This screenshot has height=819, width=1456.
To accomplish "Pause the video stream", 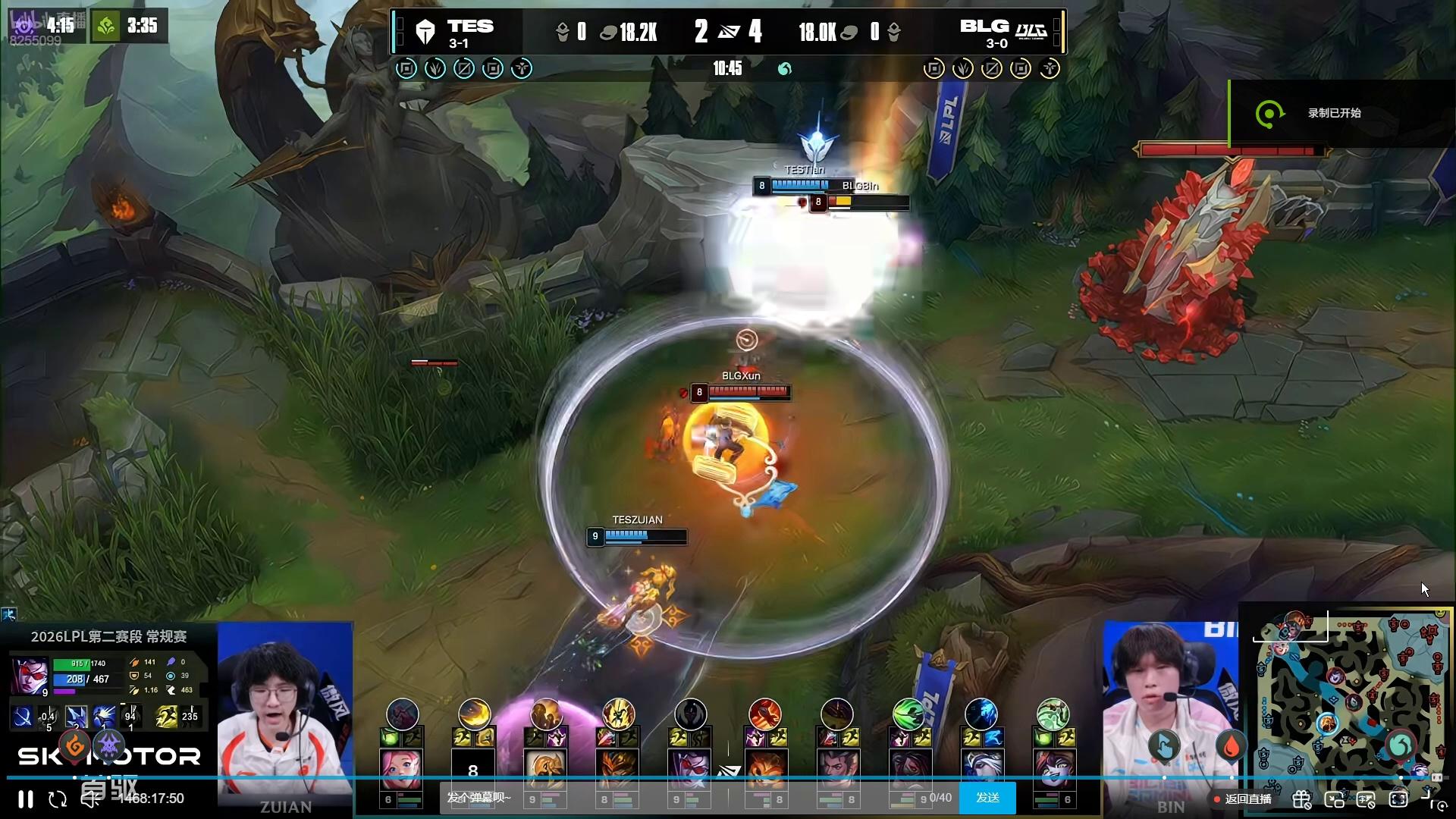I will pyautogui.click(x=26, y=799).
